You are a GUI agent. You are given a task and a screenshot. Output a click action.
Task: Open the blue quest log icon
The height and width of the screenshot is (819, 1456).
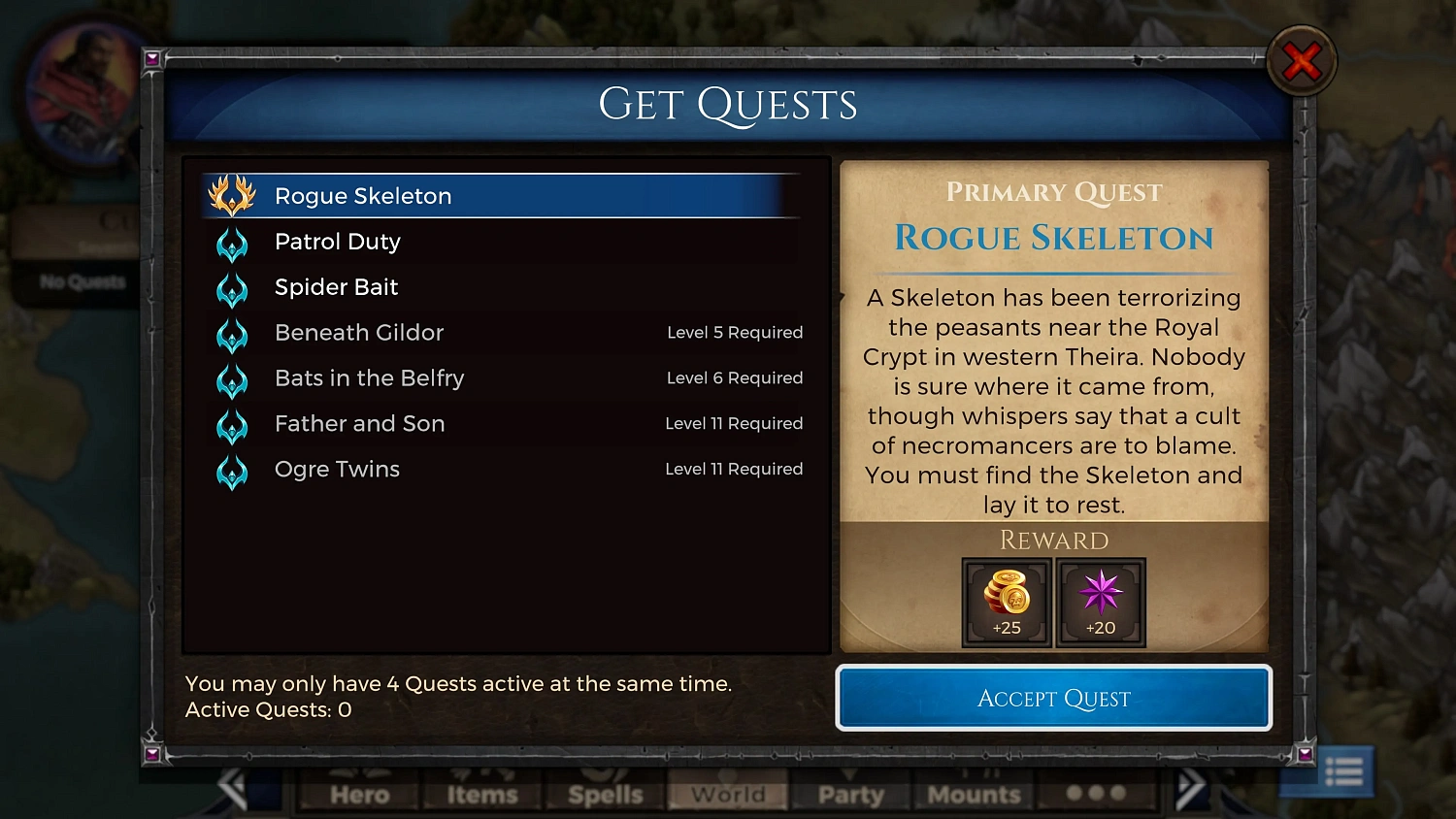[1342, 771]
